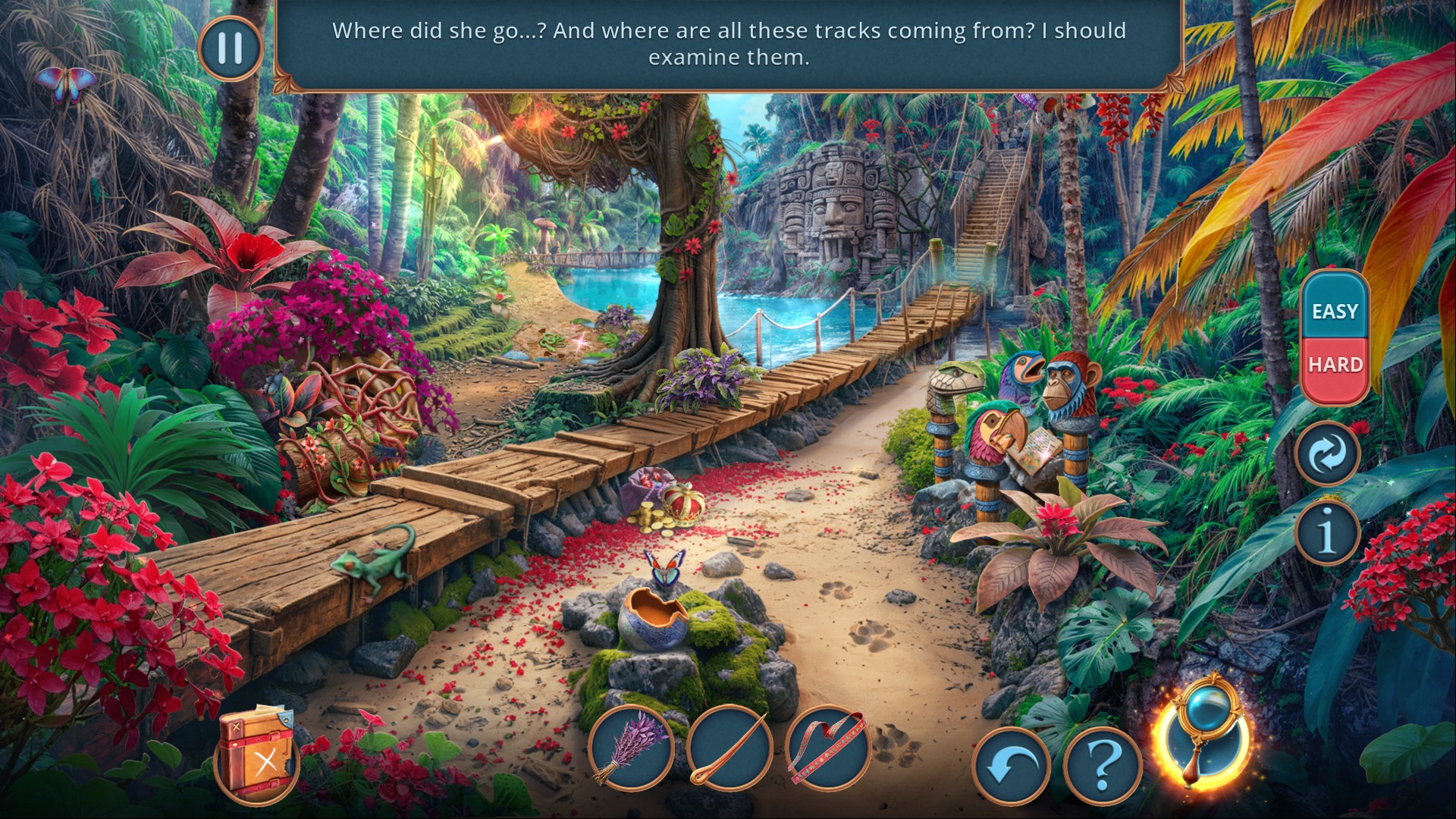The image size is (1456, 819).
Task: Click the circular arrows refresh button
Action: coord(1328,454)
